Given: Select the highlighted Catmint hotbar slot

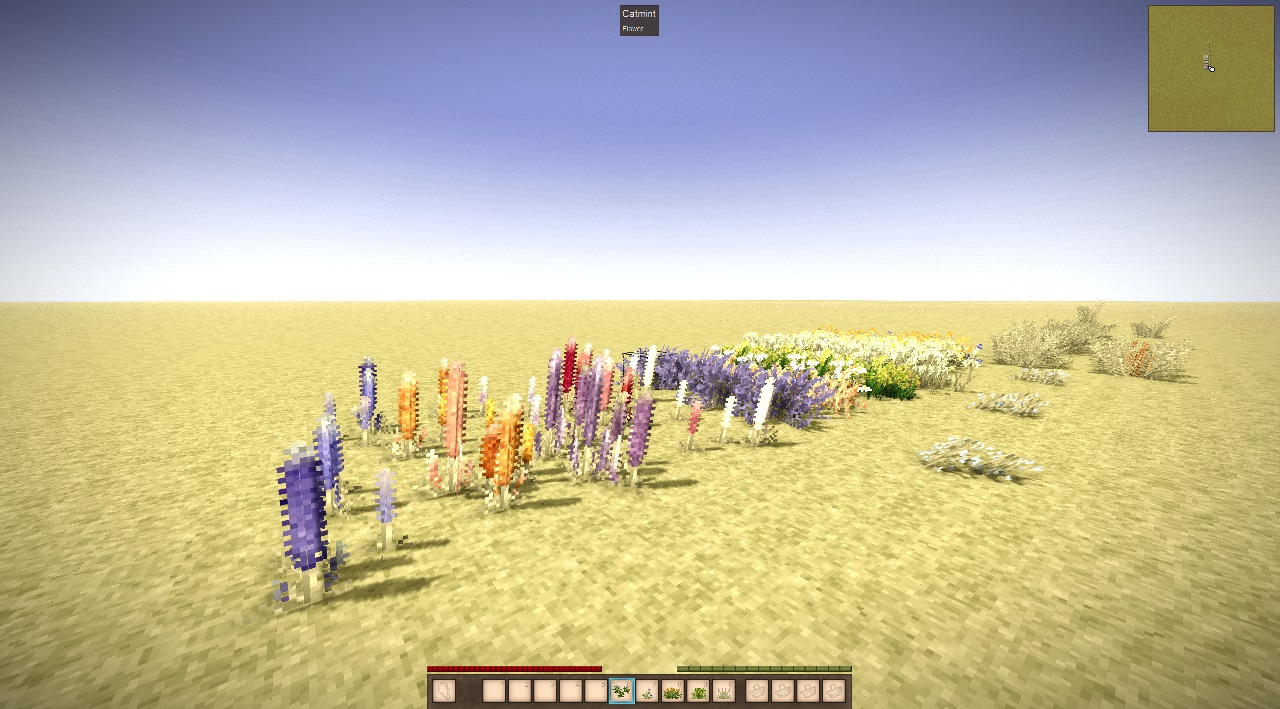Looking at the screenshot, I should click(x=621, y=691).
